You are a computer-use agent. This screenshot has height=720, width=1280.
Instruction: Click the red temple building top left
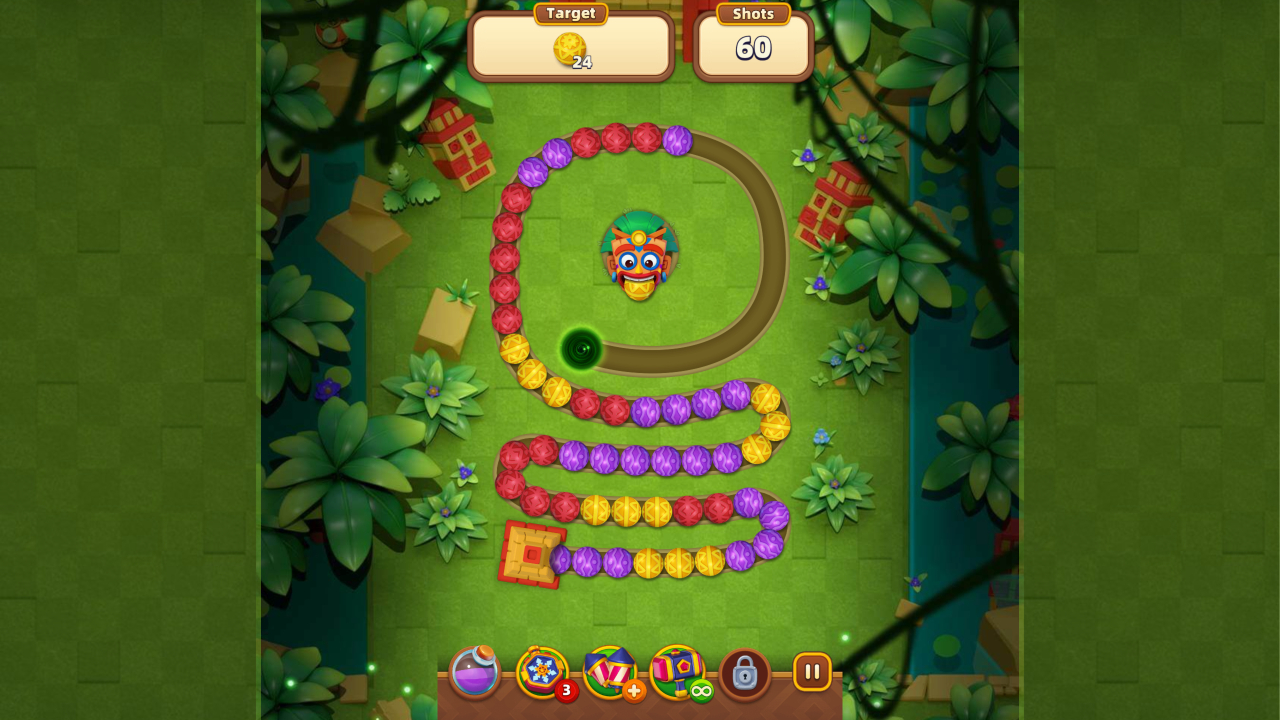point(460,150)
